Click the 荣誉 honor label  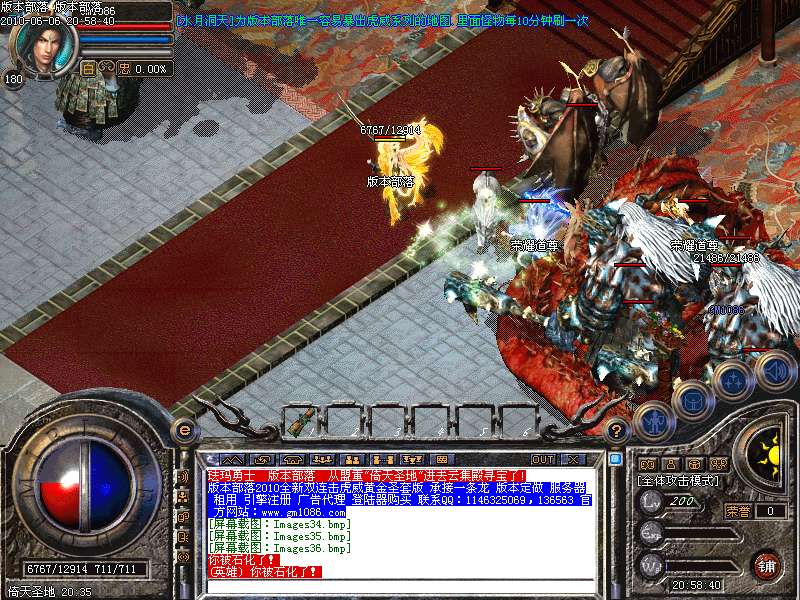click(738, 511)
